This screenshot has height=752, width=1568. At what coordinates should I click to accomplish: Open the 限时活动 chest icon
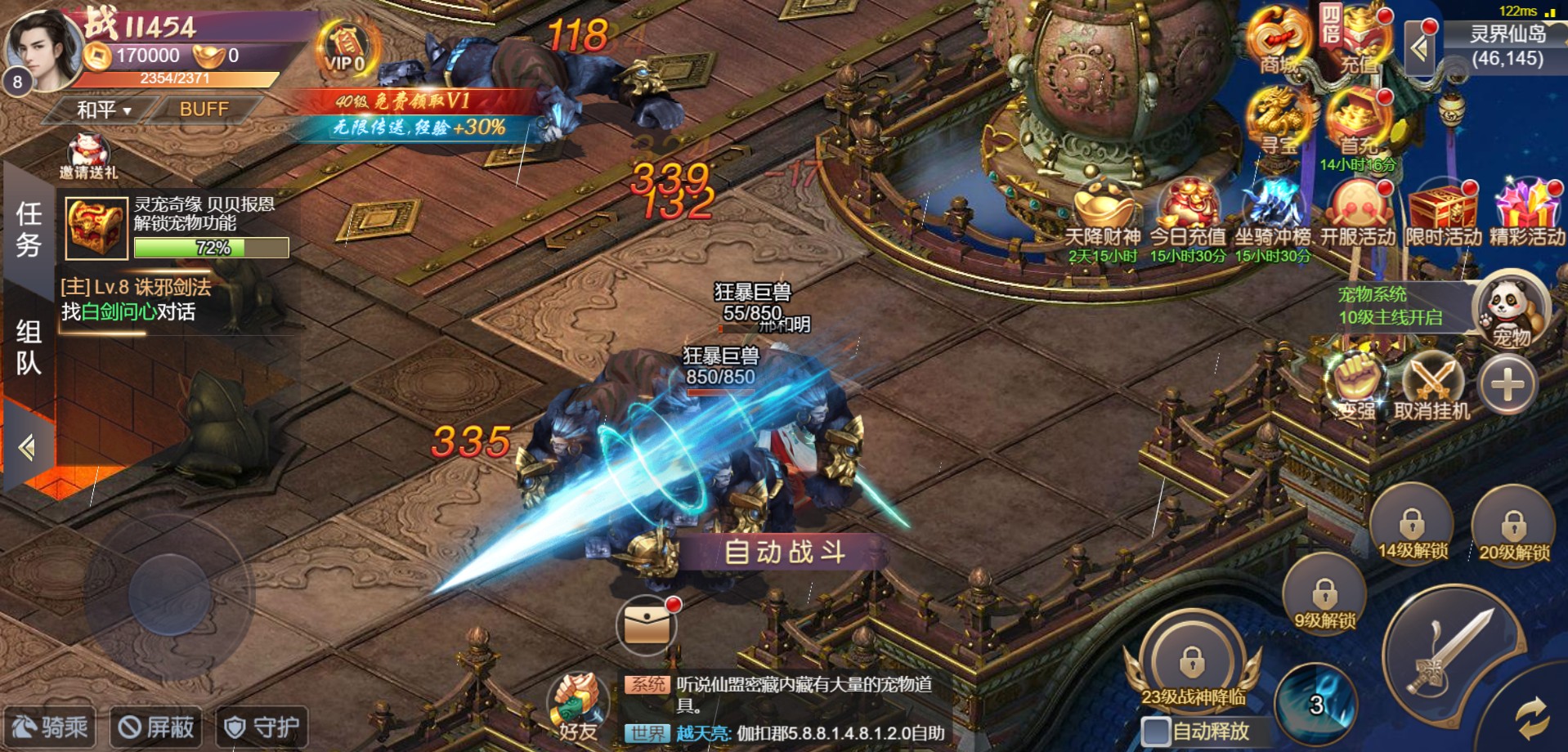click(1443, 214)
